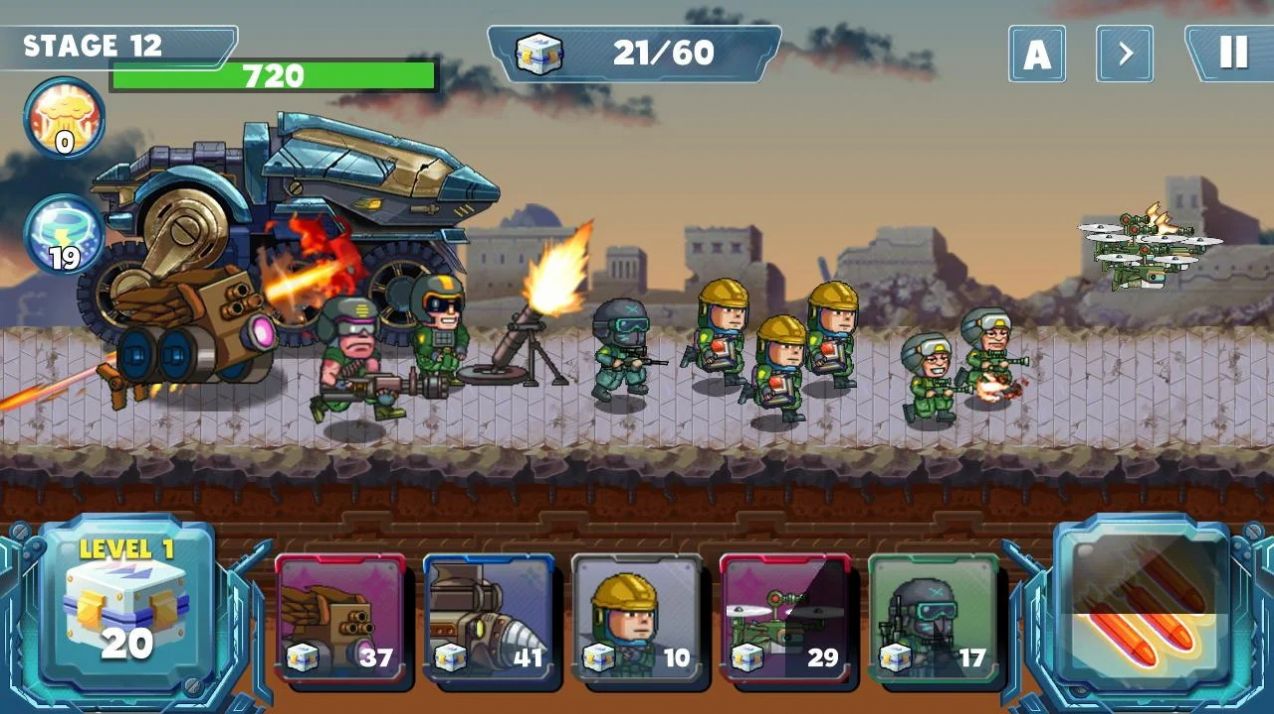Viewport: 1274px width, 714px height.
Task: Click the speed-up arrow button
Action: (1125, 54)
